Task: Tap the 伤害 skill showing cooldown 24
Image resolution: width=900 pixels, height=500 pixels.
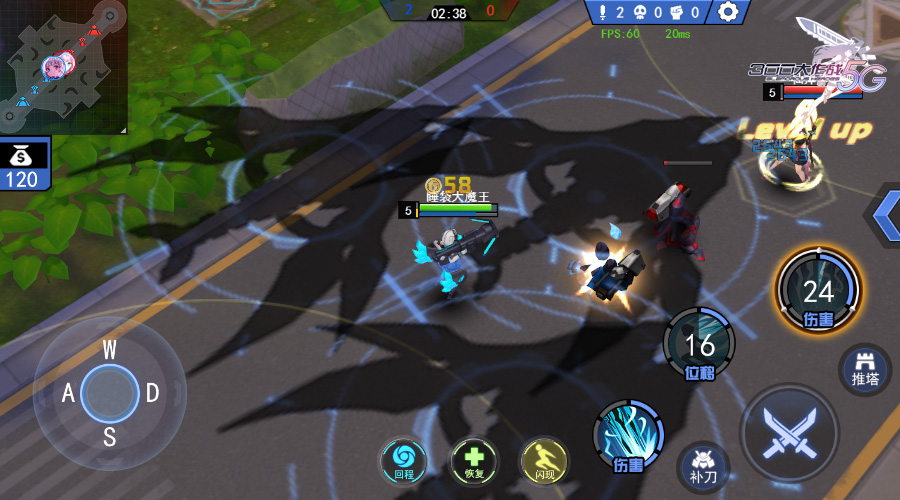Action: click(818, 288)
